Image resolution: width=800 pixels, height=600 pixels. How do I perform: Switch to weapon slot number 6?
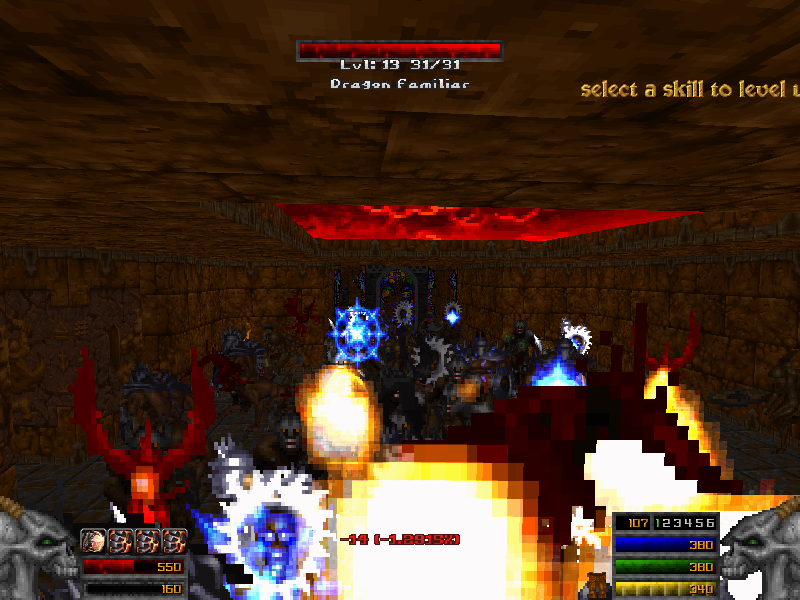click(709, 523)
